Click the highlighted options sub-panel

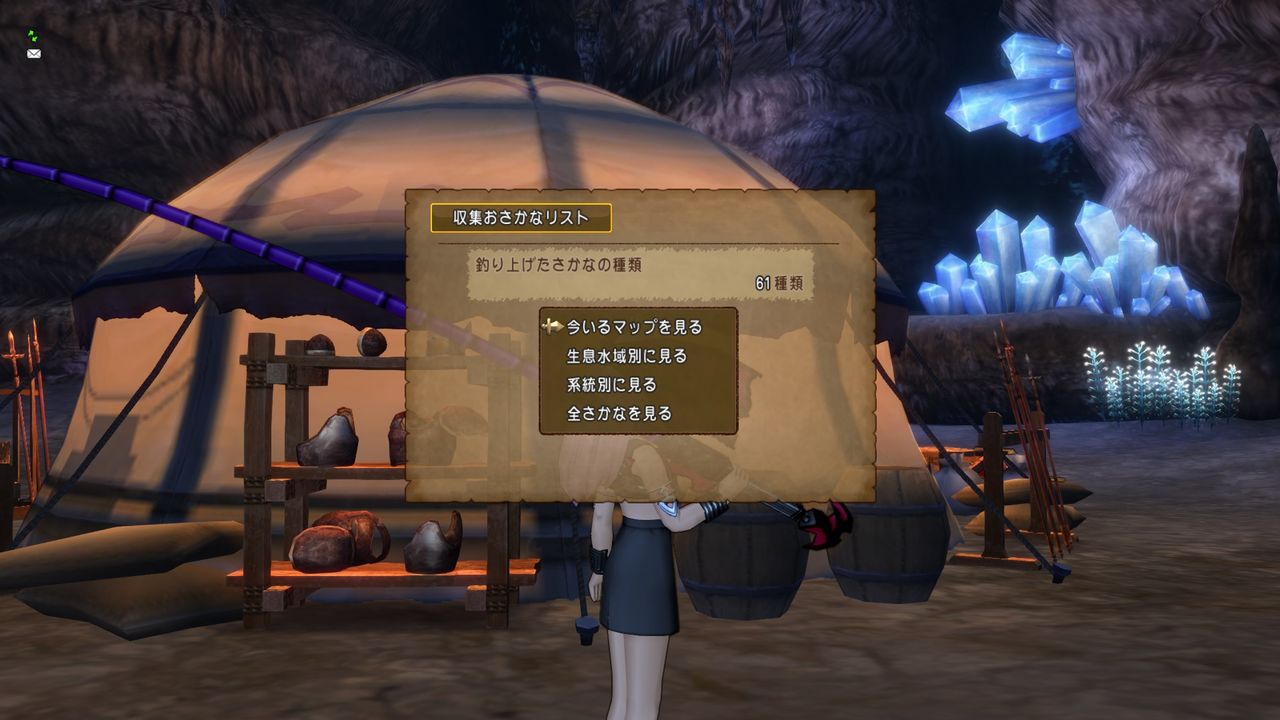pyautogui.click(x=638, y=370)
